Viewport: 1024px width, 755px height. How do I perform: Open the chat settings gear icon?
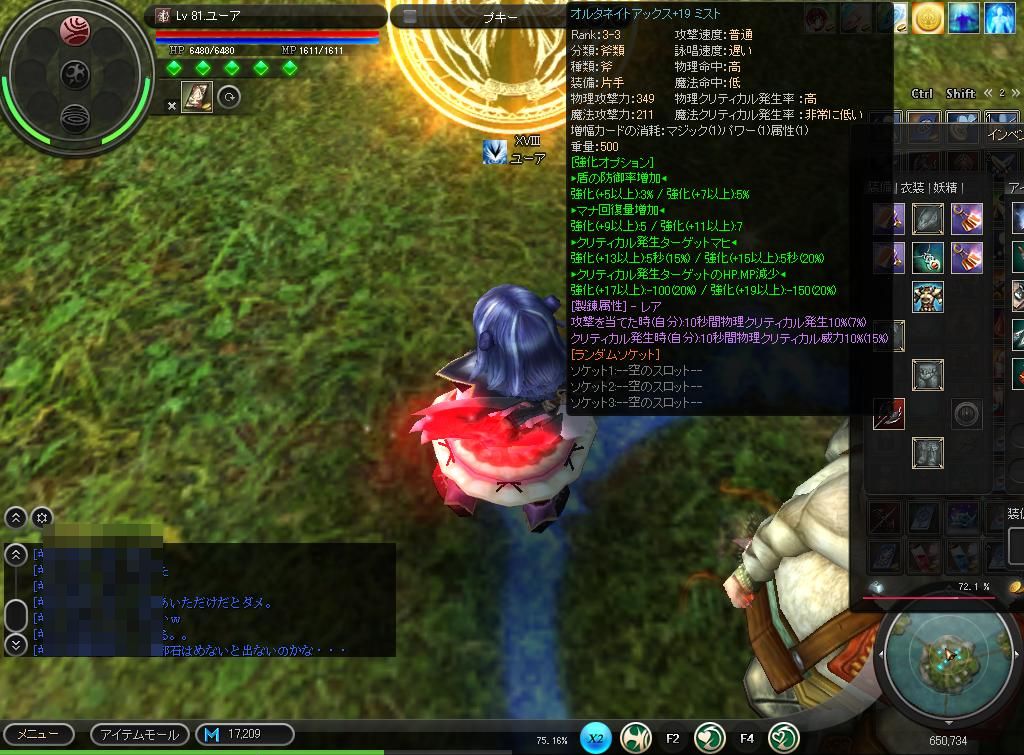point(41,517)
